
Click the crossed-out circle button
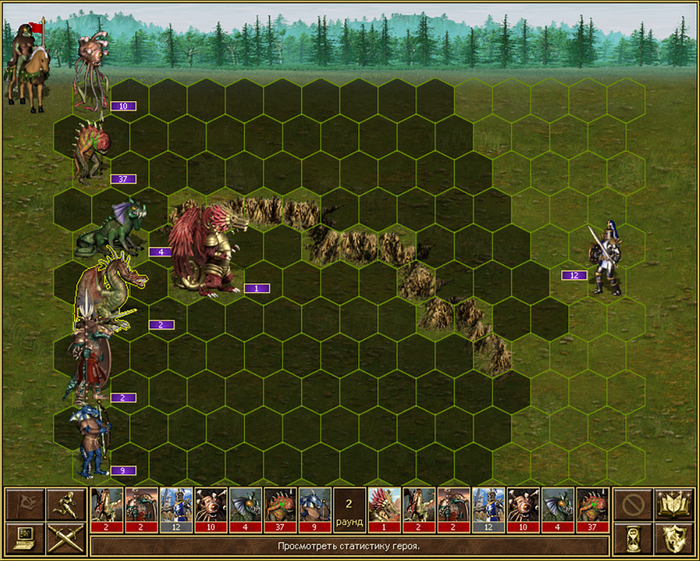coord(632,503)
